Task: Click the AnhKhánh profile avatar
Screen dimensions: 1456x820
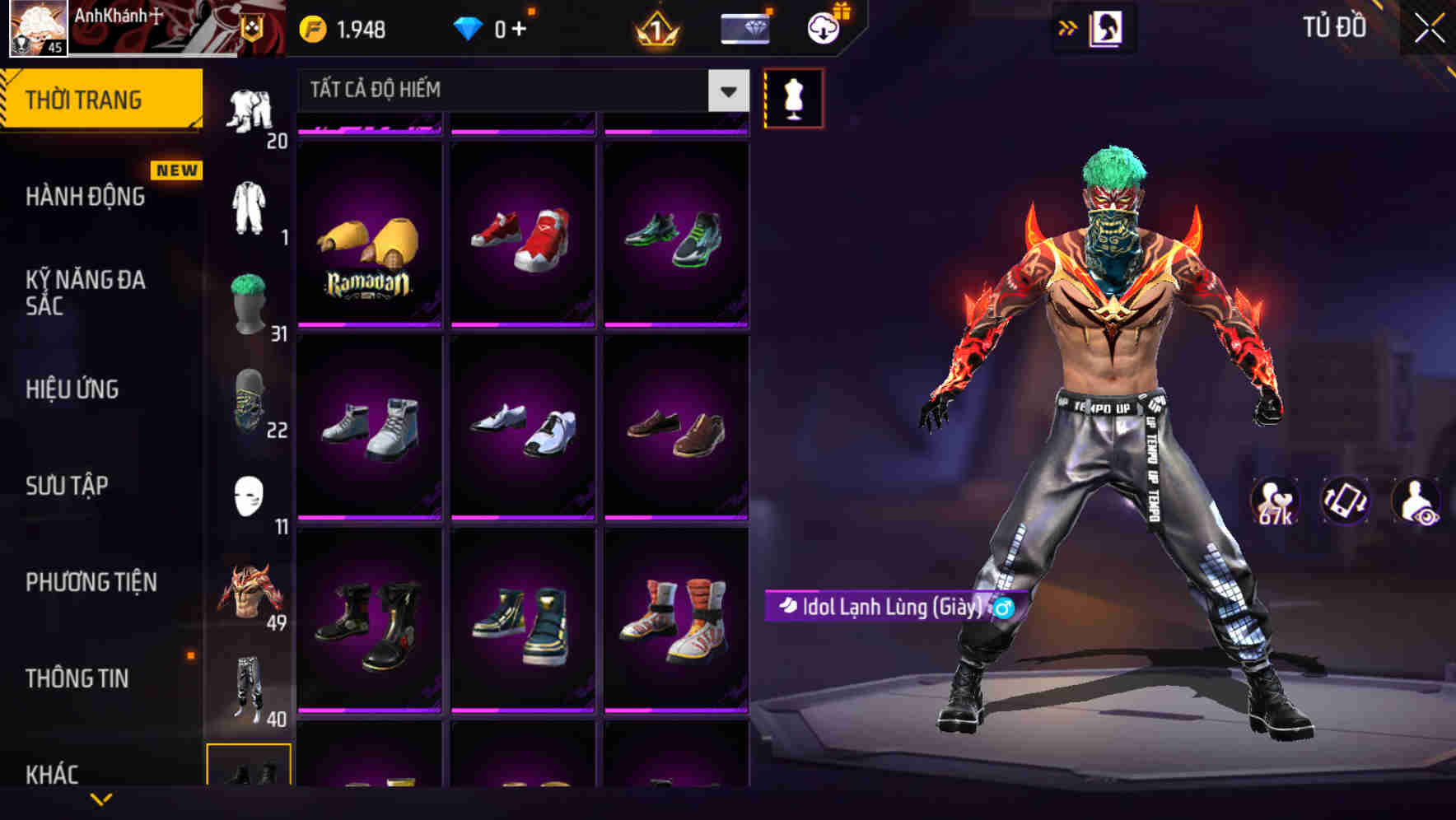Action: point(37,29)
